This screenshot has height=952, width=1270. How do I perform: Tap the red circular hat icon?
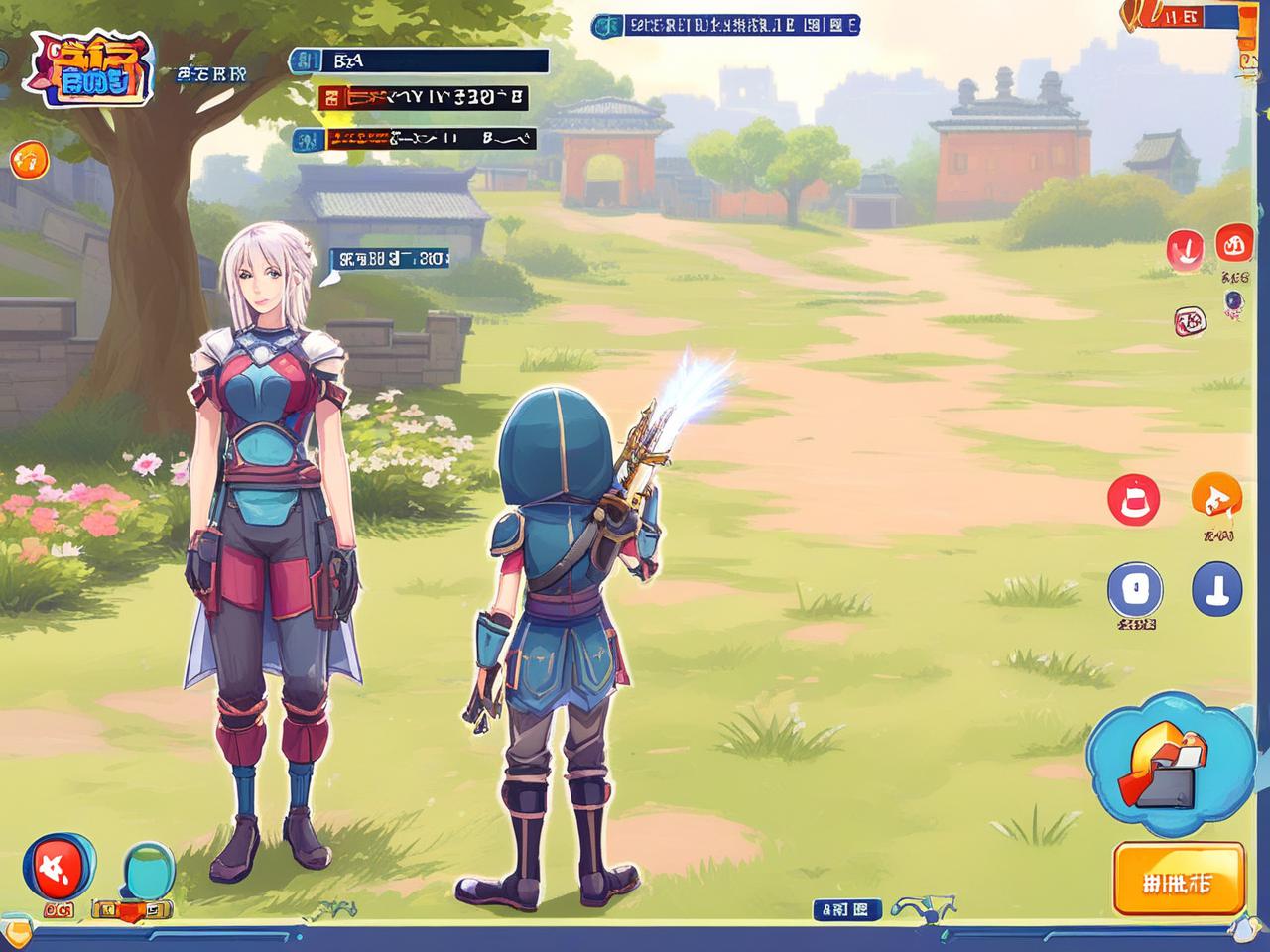coord(1133,499)
